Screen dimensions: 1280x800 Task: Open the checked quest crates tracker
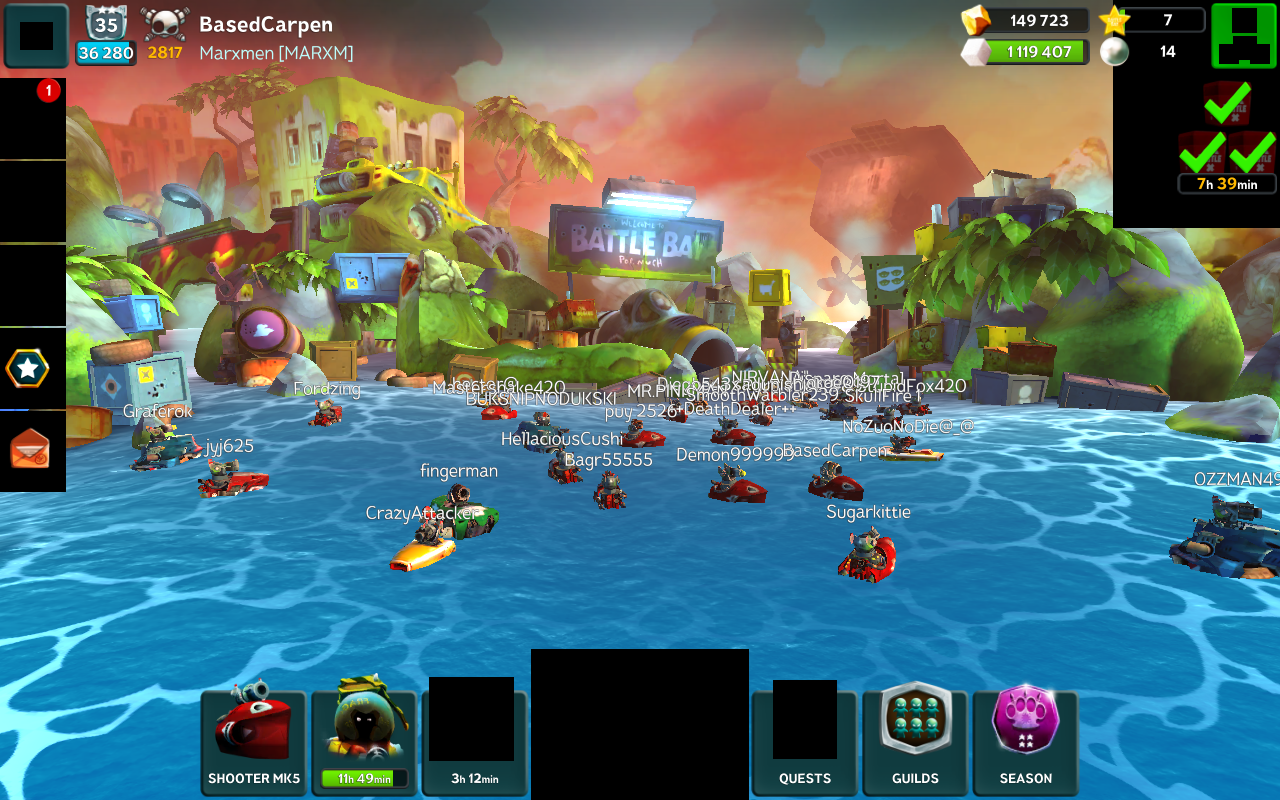pos(1227,140)
